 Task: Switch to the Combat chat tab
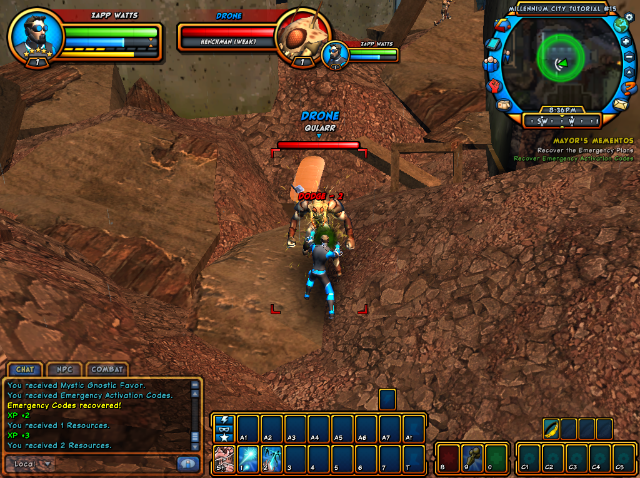(x=105, y=369)
